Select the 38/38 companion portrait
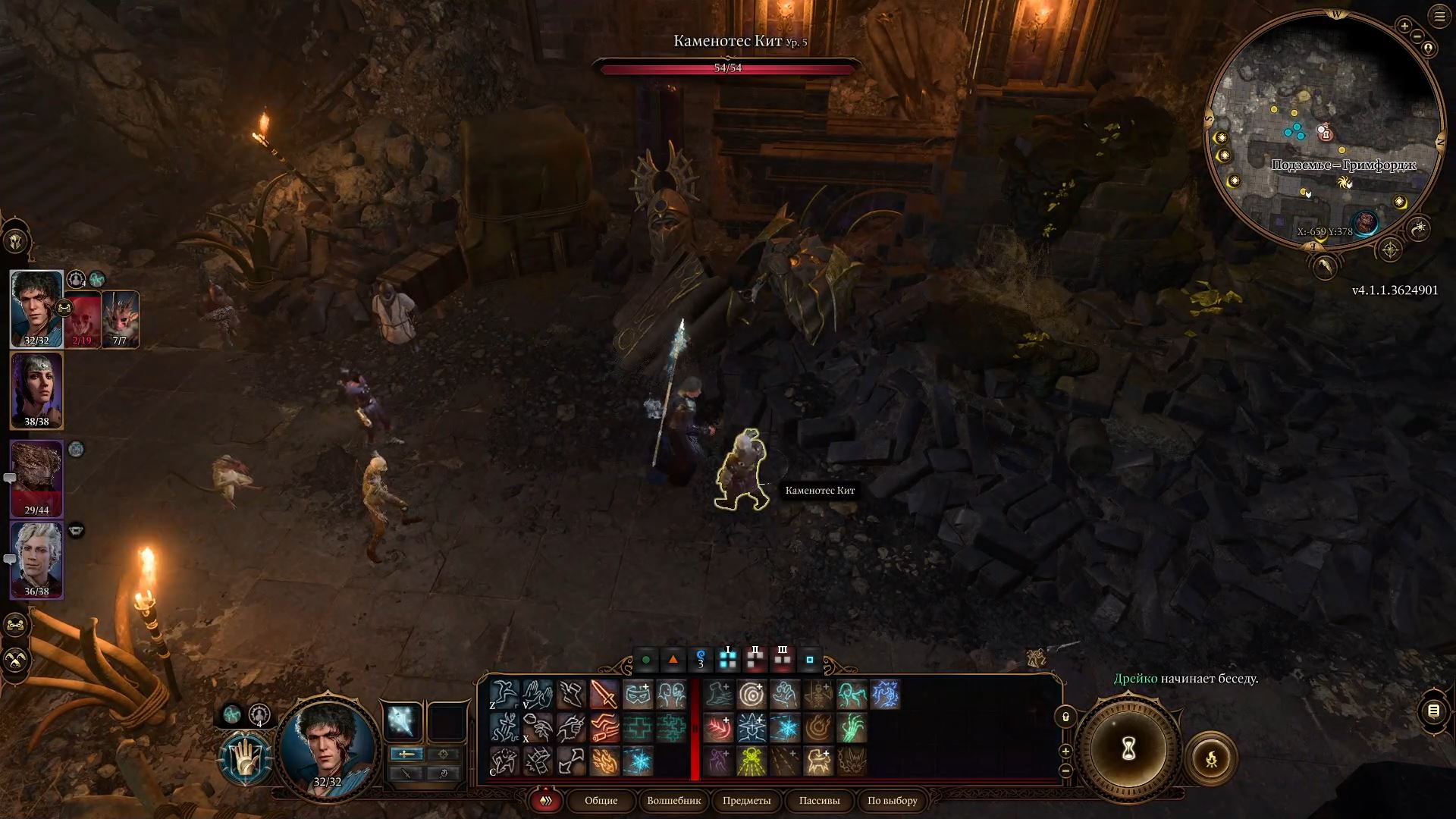 pyautogui.click(x=36, y=391)
